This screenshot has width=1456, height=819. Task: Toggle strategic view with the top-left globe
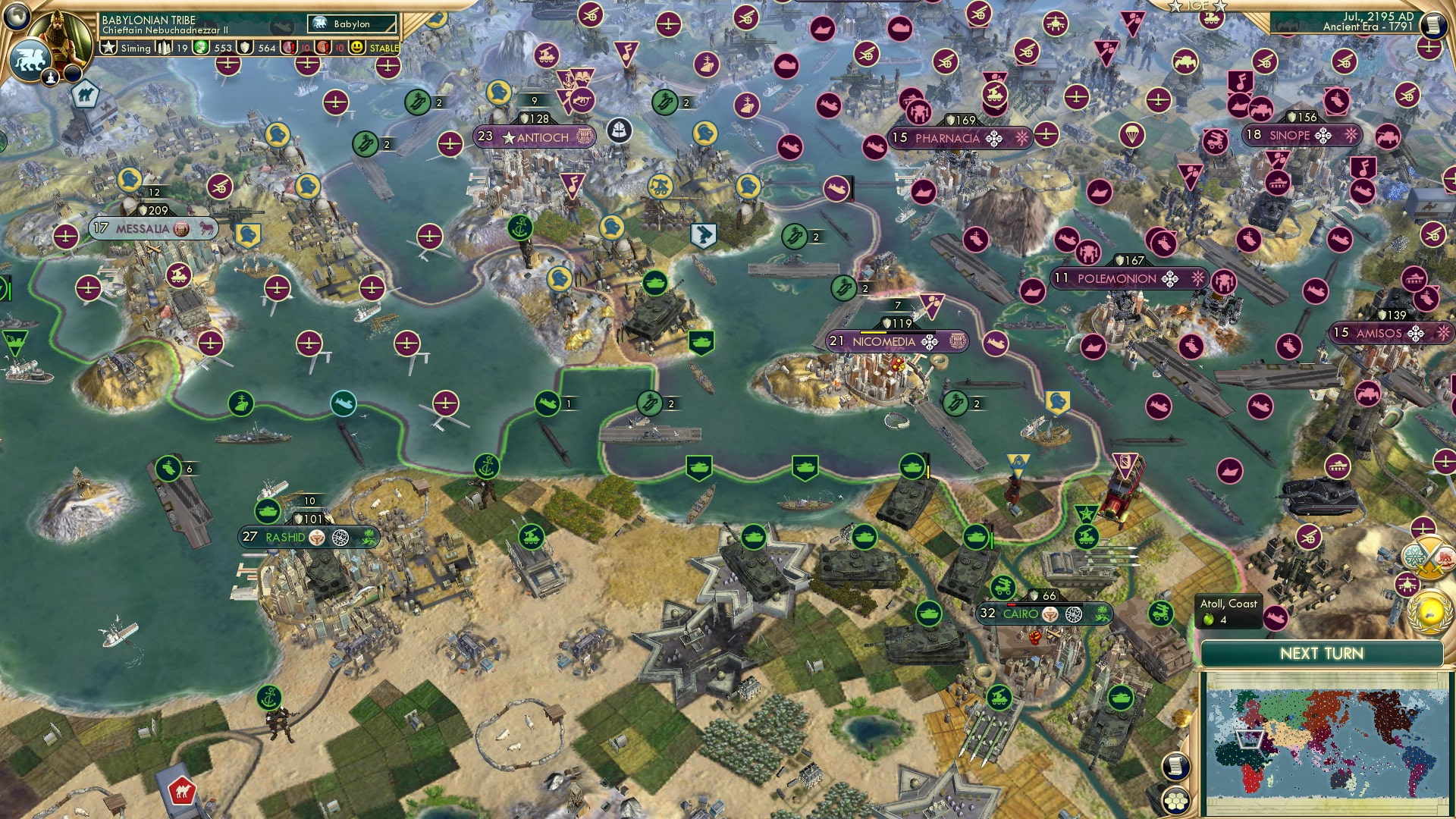[15, 17]
